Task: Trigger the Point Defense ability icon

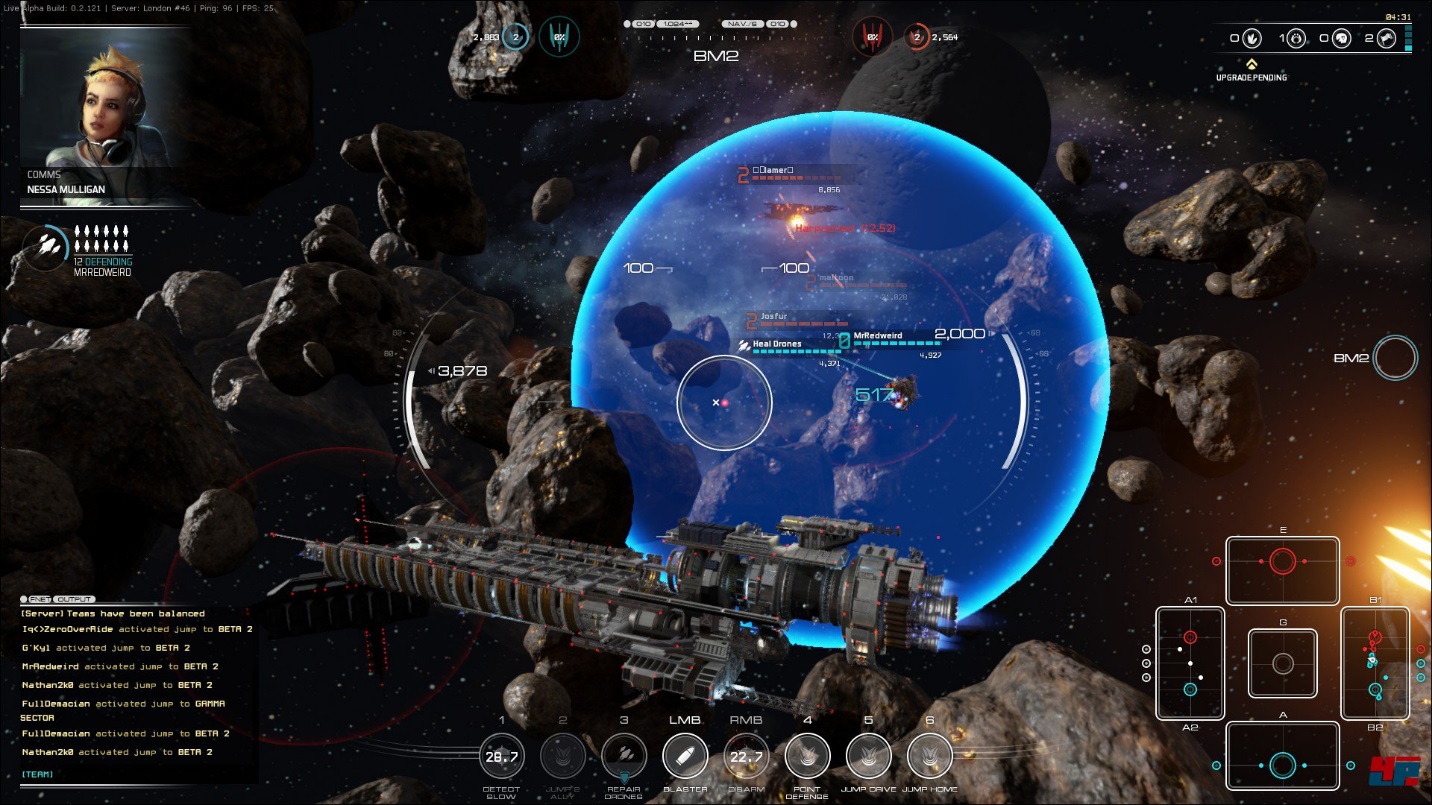Action: coord(807,756)
